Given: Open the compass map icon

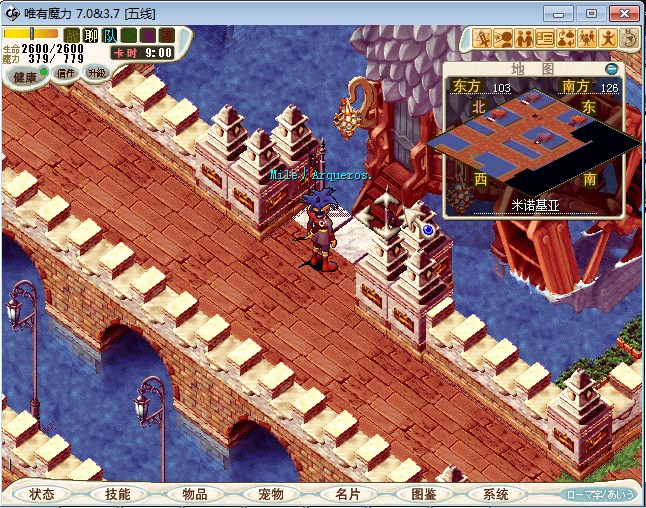Looking at the screenshot, I should (630, 38).
